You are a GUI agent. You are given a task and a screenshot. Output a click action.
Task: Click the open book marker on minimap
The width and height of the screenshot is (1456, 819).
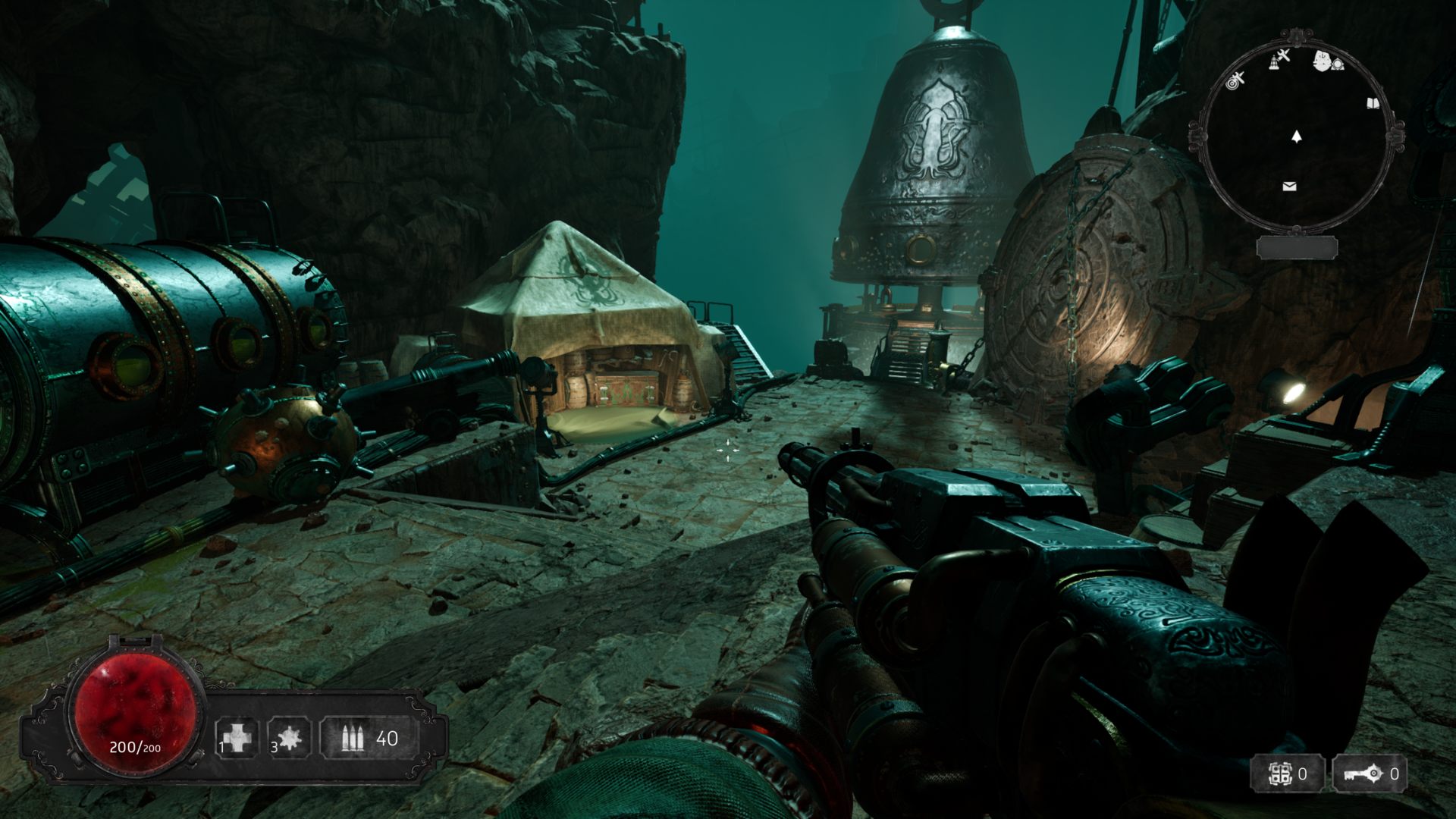[x=1372, y=103]
